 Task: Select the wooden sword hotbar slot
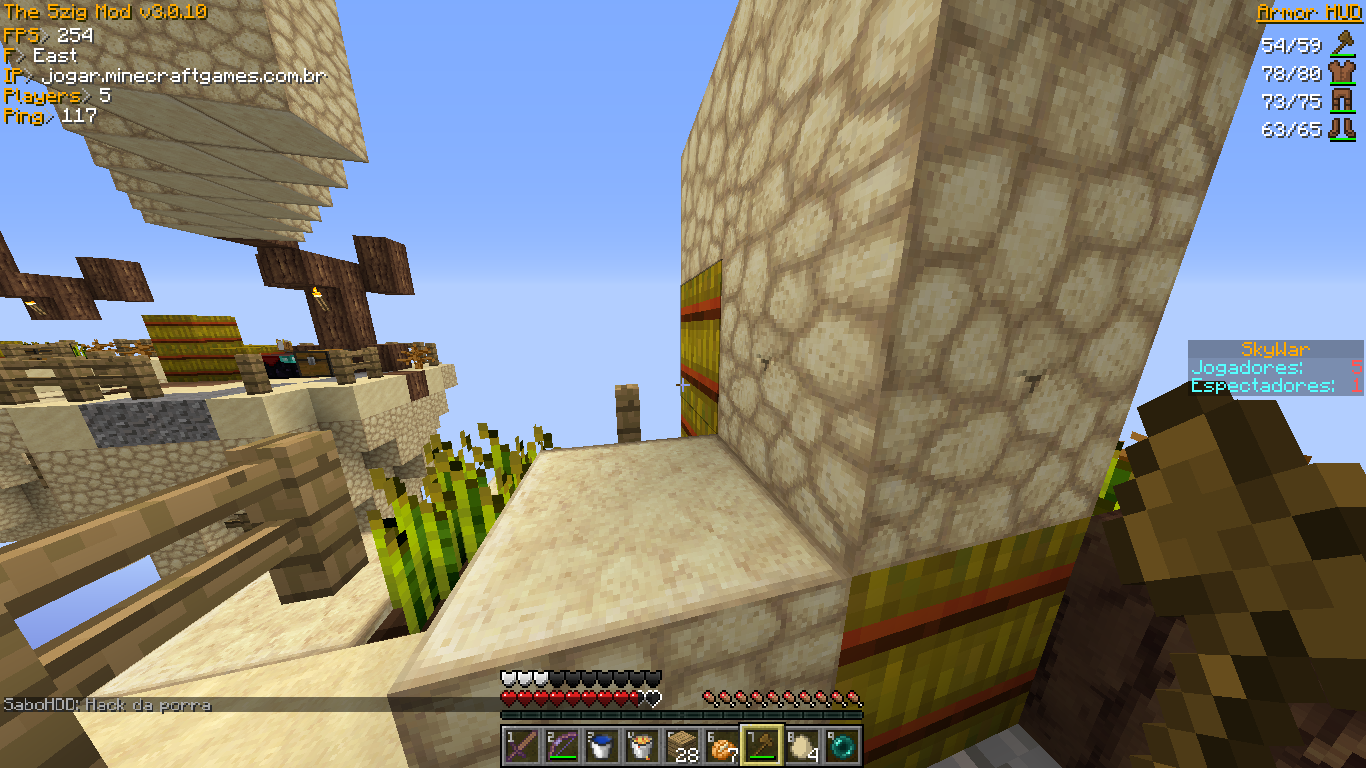[x=522, y=745]
